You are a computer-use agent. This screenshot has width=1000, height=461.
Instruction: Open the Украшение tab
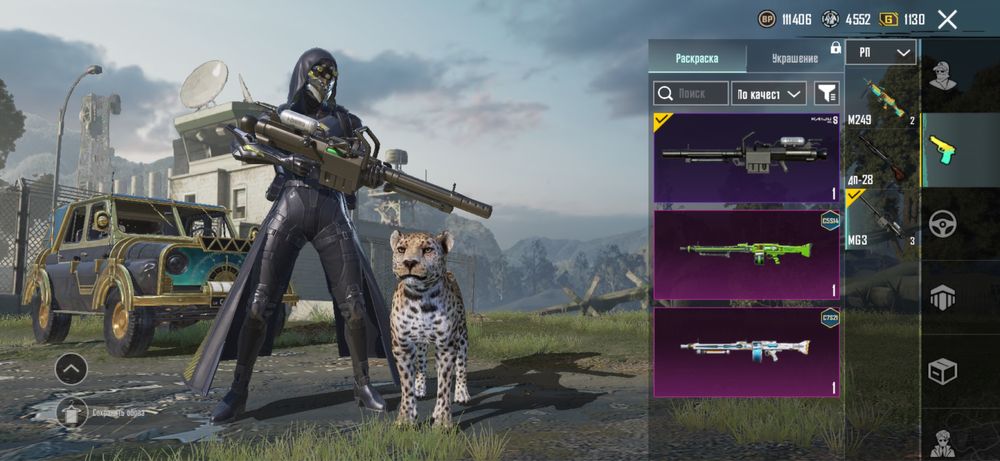tap(793, 58)
